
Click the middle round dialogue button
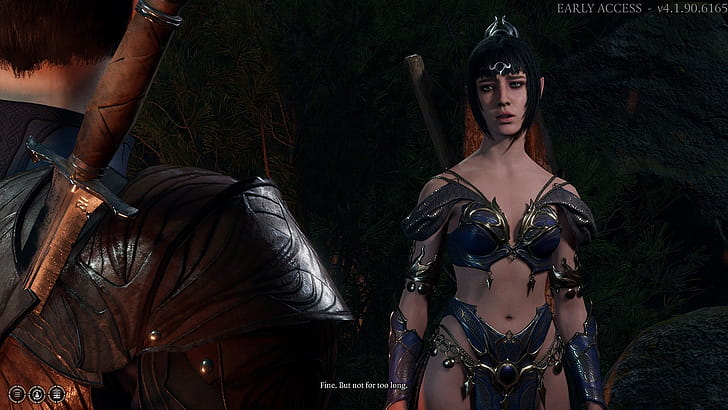click(x=36, y=394)
